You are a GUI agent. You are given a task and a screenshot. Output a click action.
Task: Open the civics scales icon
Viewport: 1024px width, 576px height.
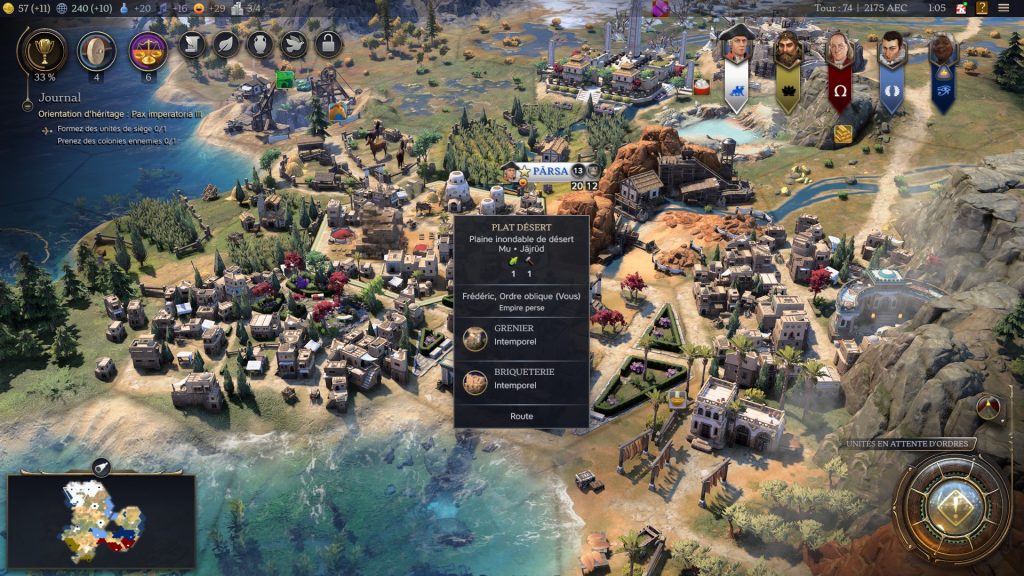148,50
